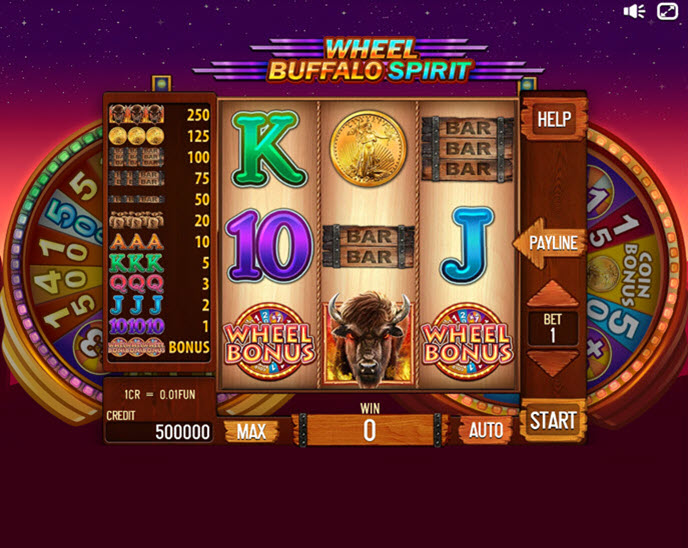Switch to fullscreen mode

coord(667,11)
